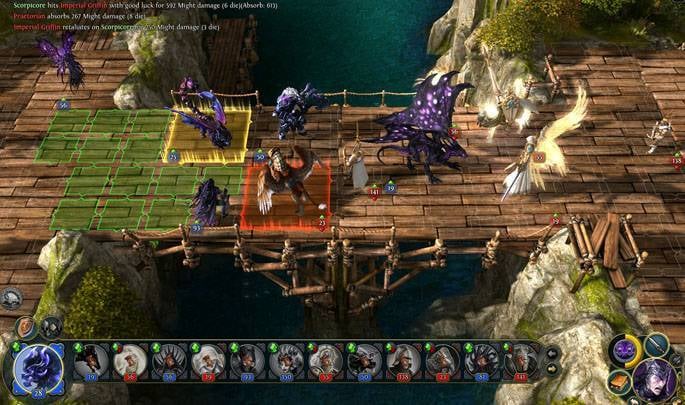The width and height of the screenshot is (685, 405).
Task: Click the round button at left screen edge
Action: 11,297
